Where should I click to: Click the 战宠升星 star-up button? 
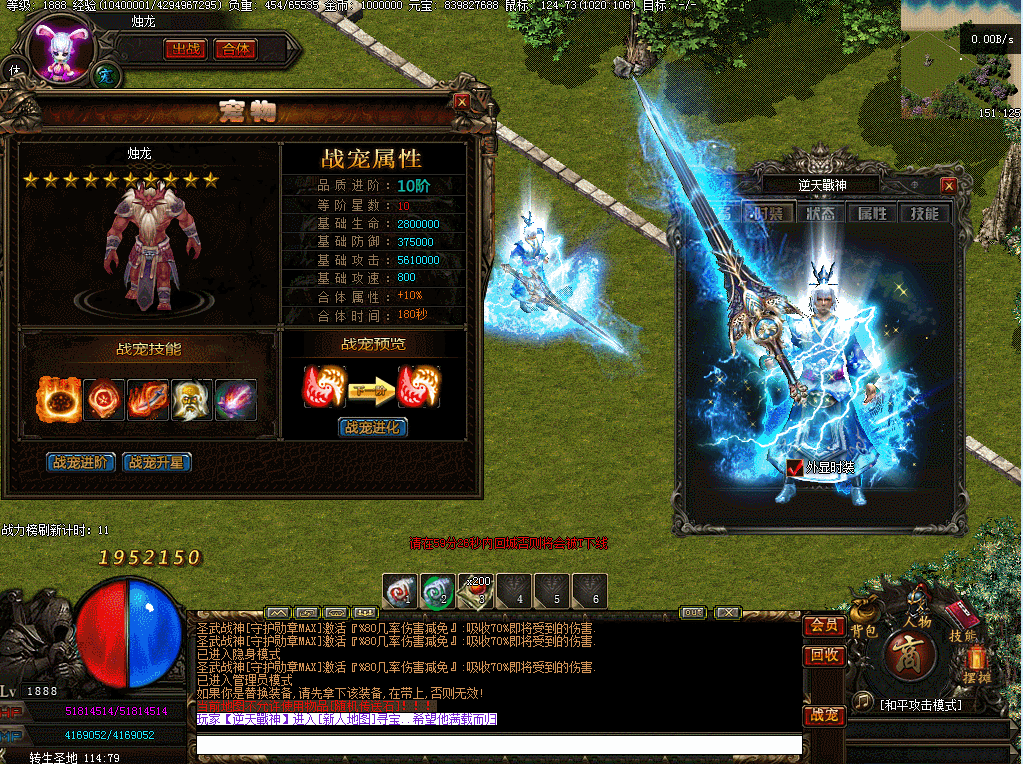(156, 463)
